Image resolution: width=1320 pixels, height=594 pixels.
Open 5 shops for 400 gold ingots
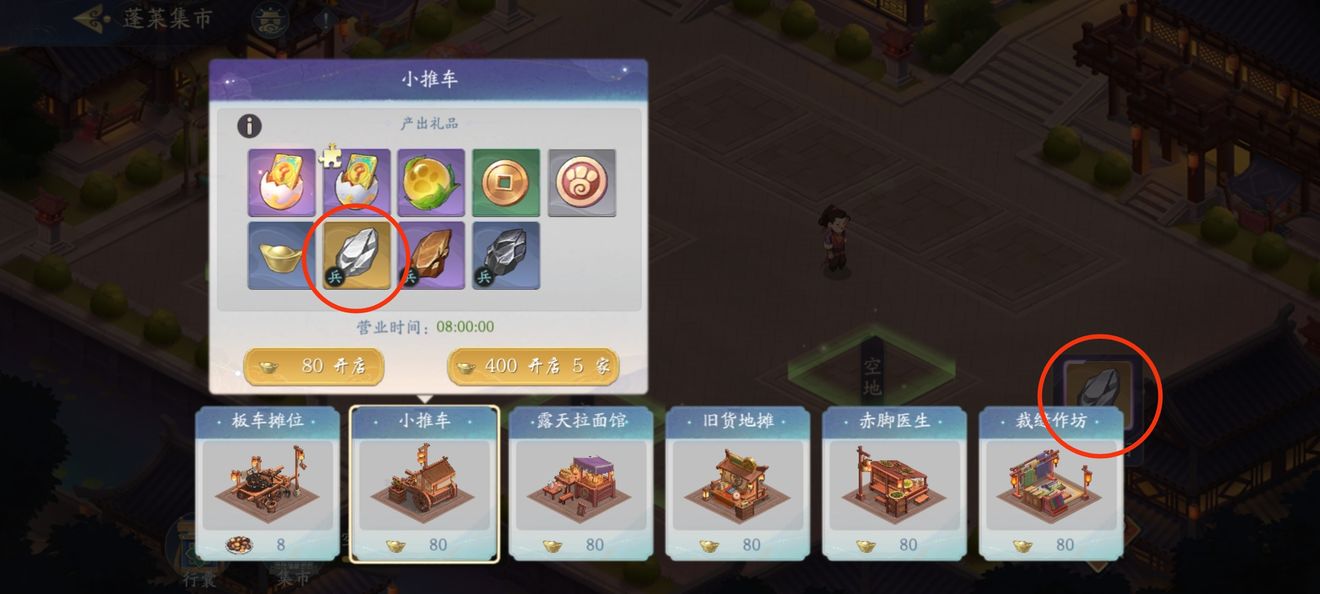533,367
